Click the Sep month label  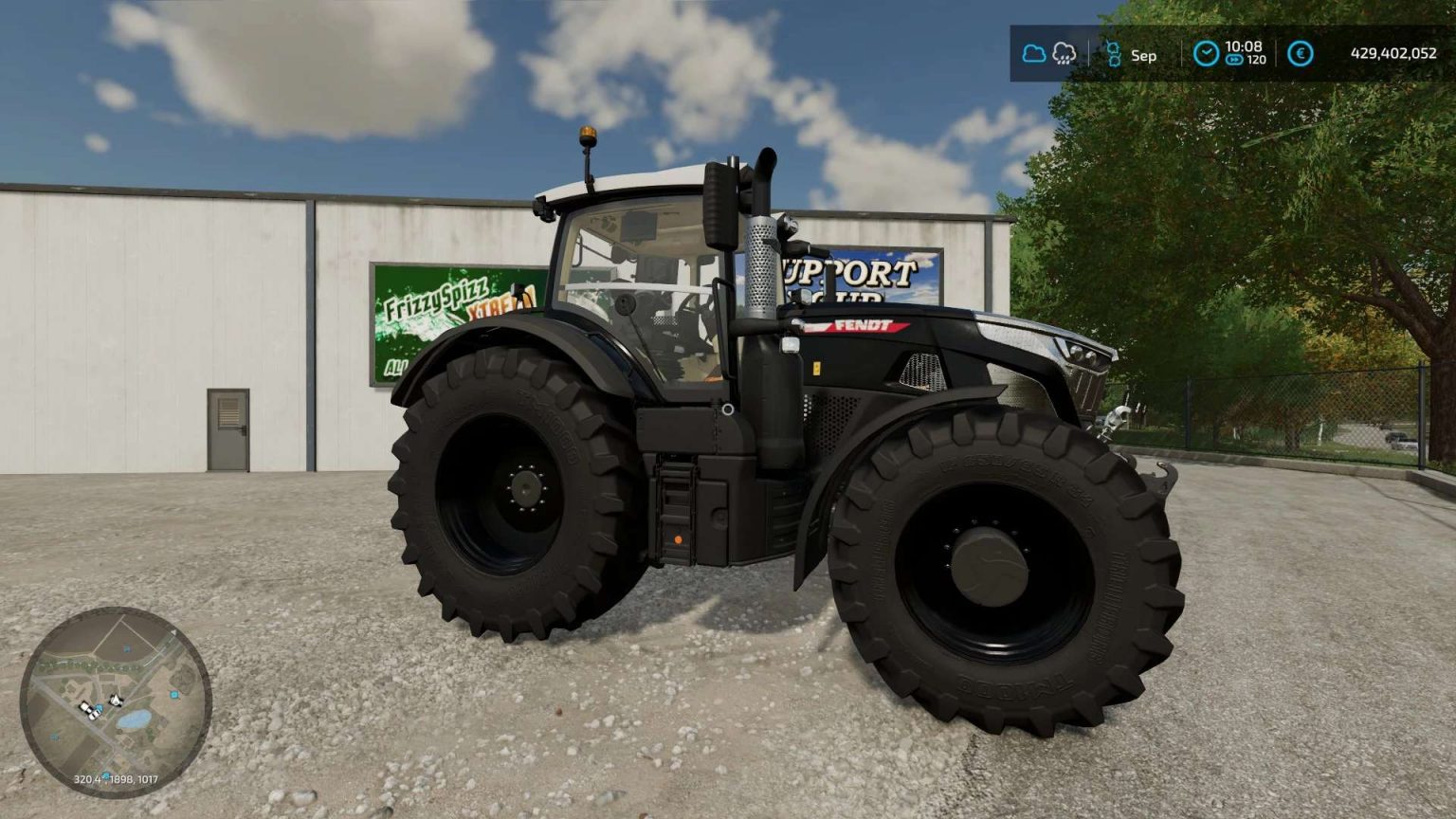(1144, 57)
